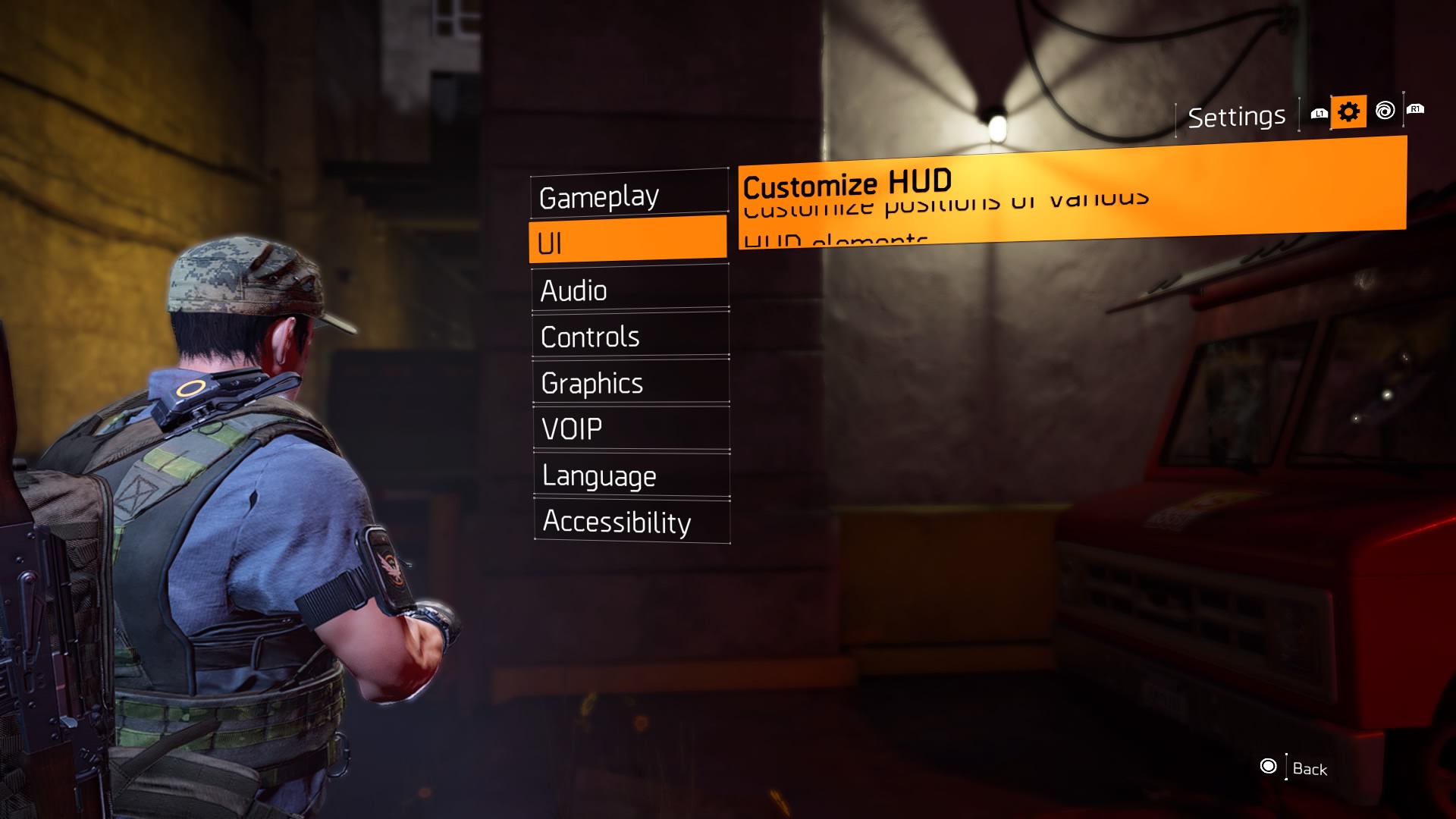Select the Accessibility settings tab
Viewport: 1456px width, 819px height.
[615, 522]
